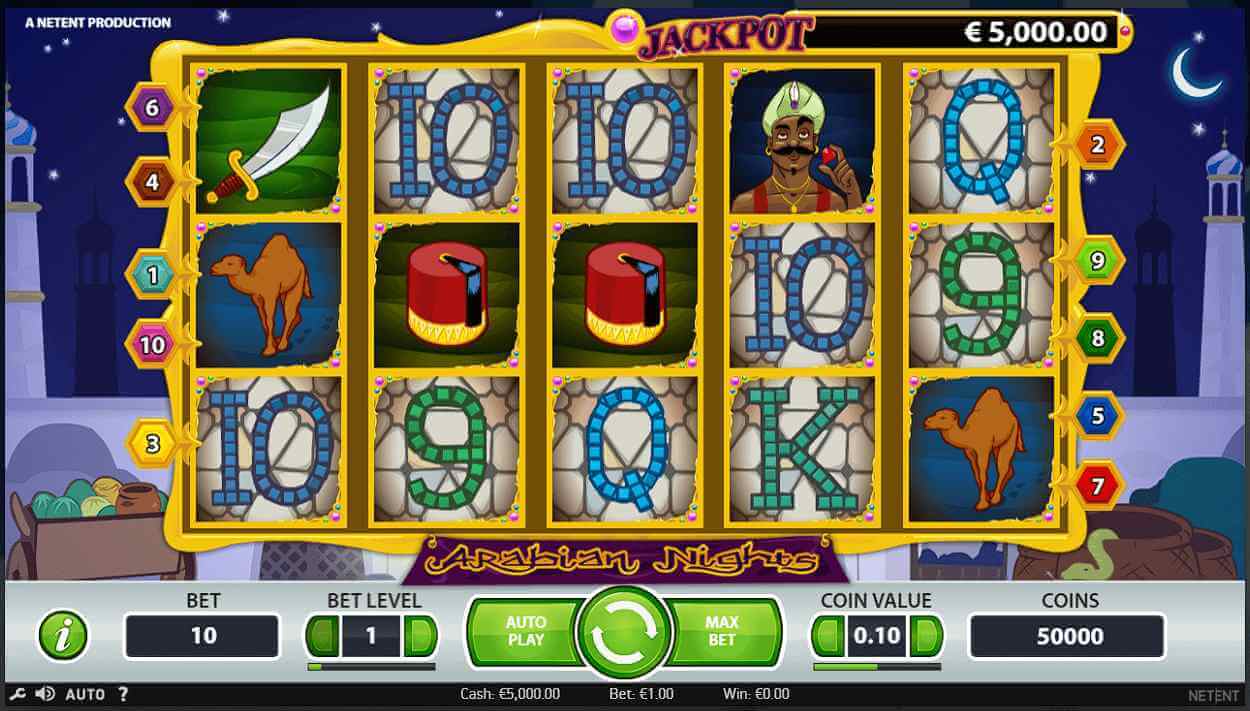Choose payline 9 marker
1250x711 pixels.
tap(1097, 262)
